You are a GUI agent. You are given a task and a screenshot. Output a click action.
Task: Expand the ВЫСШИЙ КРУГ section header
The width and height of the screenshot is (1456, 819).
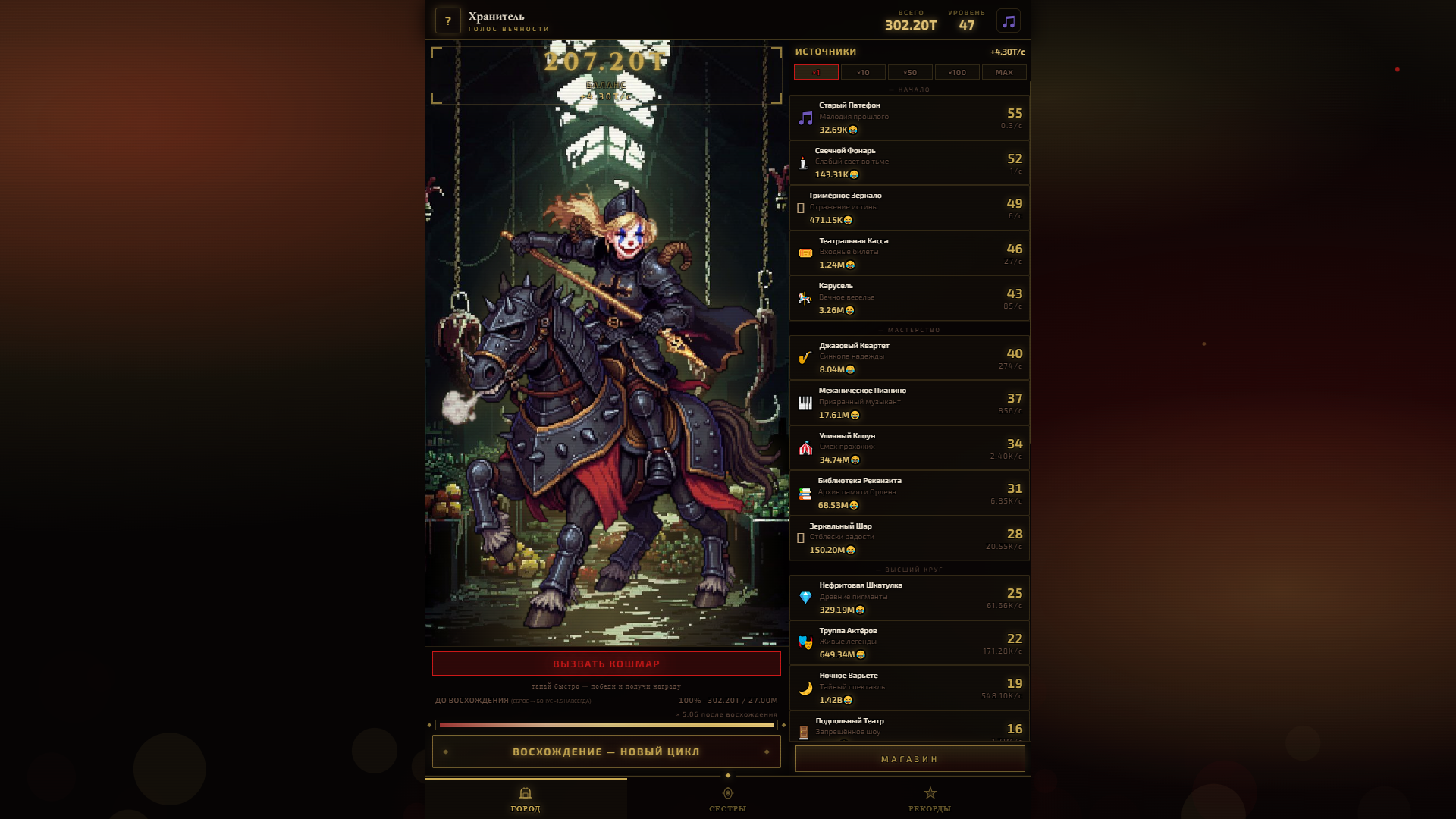pyautogui.click(x=909, y=569)
